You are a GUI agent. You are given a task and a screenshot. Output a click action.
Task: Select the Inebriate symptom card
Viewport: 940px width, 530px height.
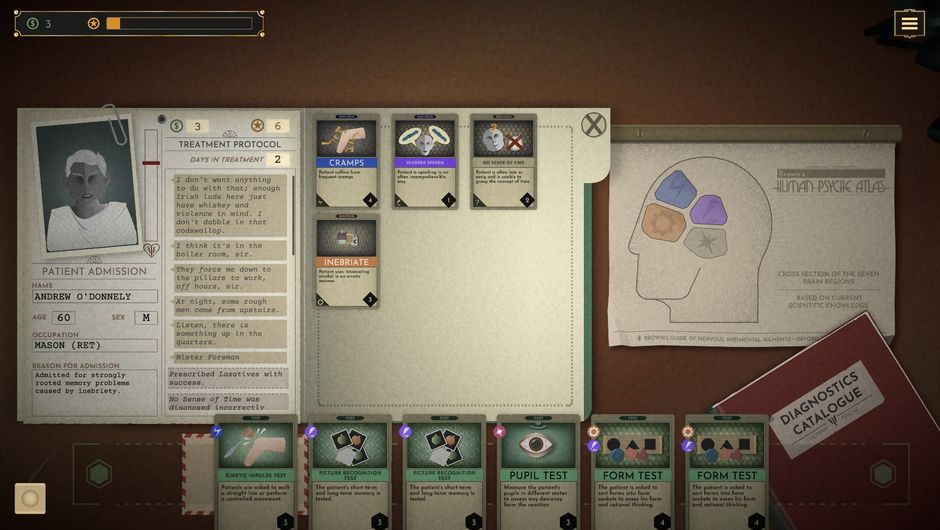click(347, 260)
